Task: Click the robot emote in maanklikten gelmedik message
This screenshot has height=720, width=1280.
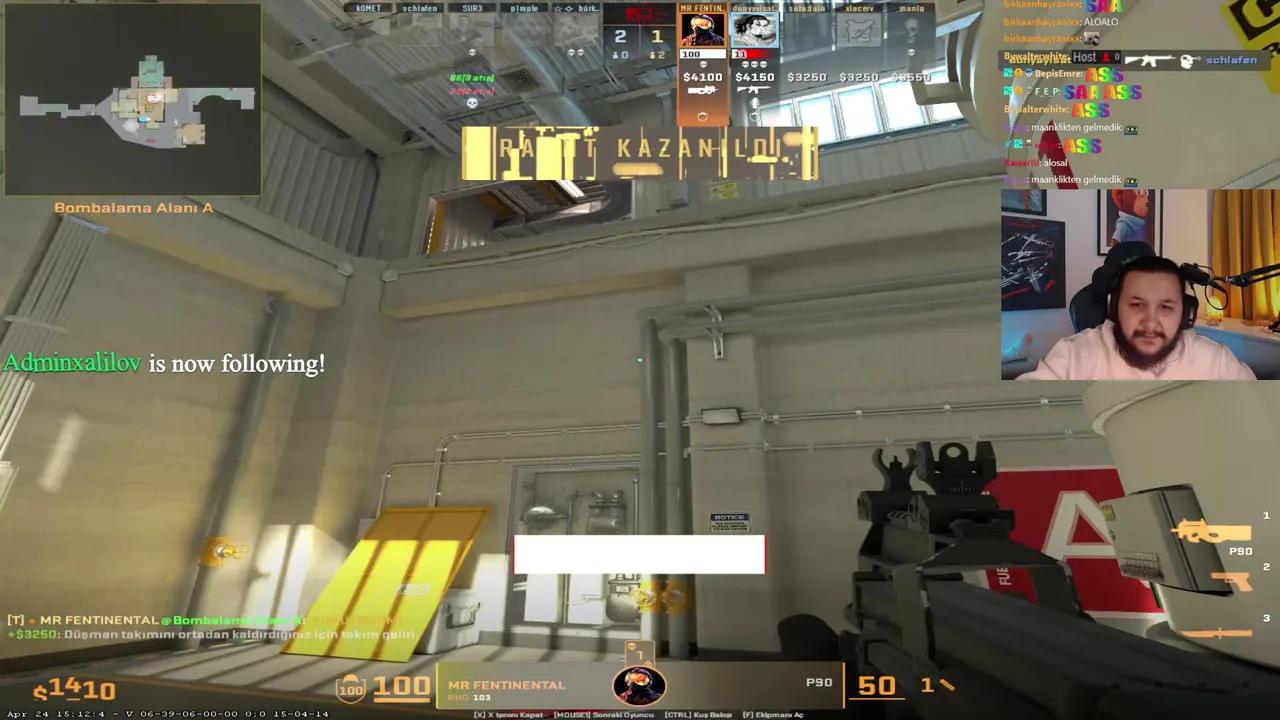Action: (x=1131, y=128)
